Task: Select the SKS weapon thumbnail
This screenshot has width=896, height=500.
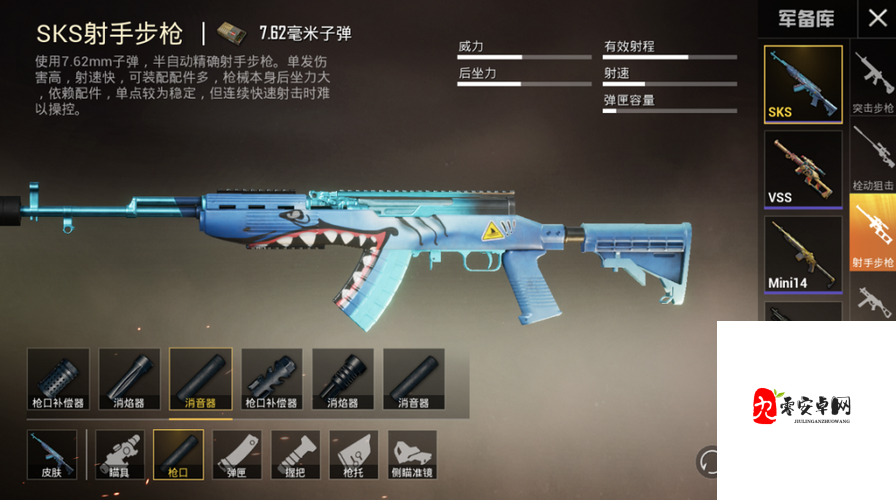Action: 803,85
